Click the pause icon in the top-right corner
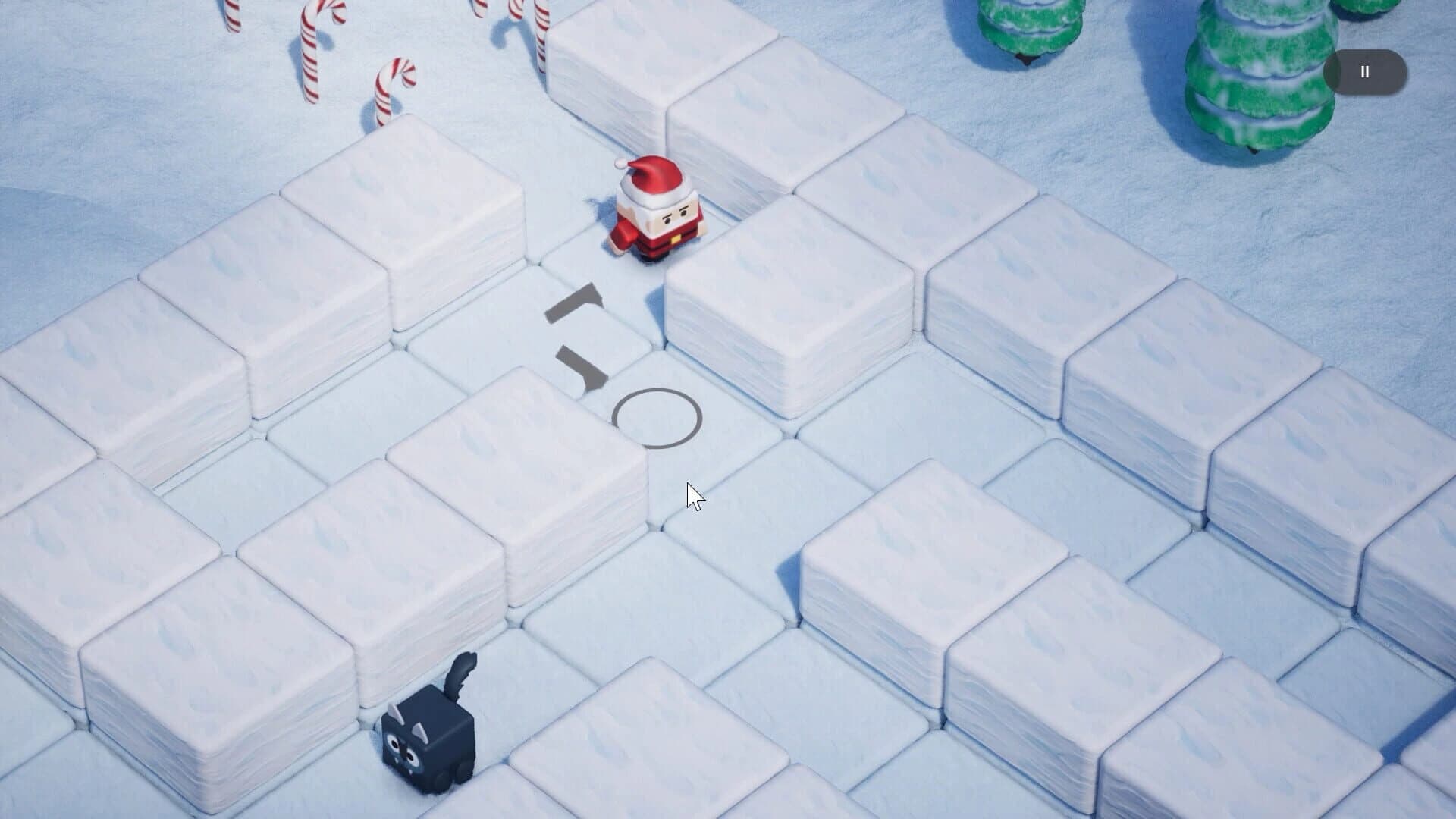 point(1365,71)
